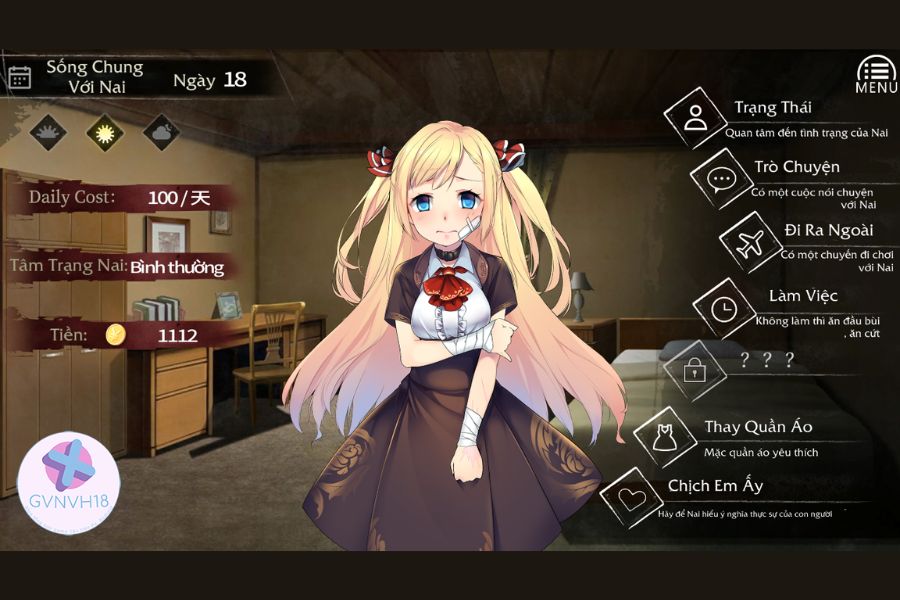Click the calendar icon beside the title
Viewport: 900px width, 600px height.
(20, 77)
